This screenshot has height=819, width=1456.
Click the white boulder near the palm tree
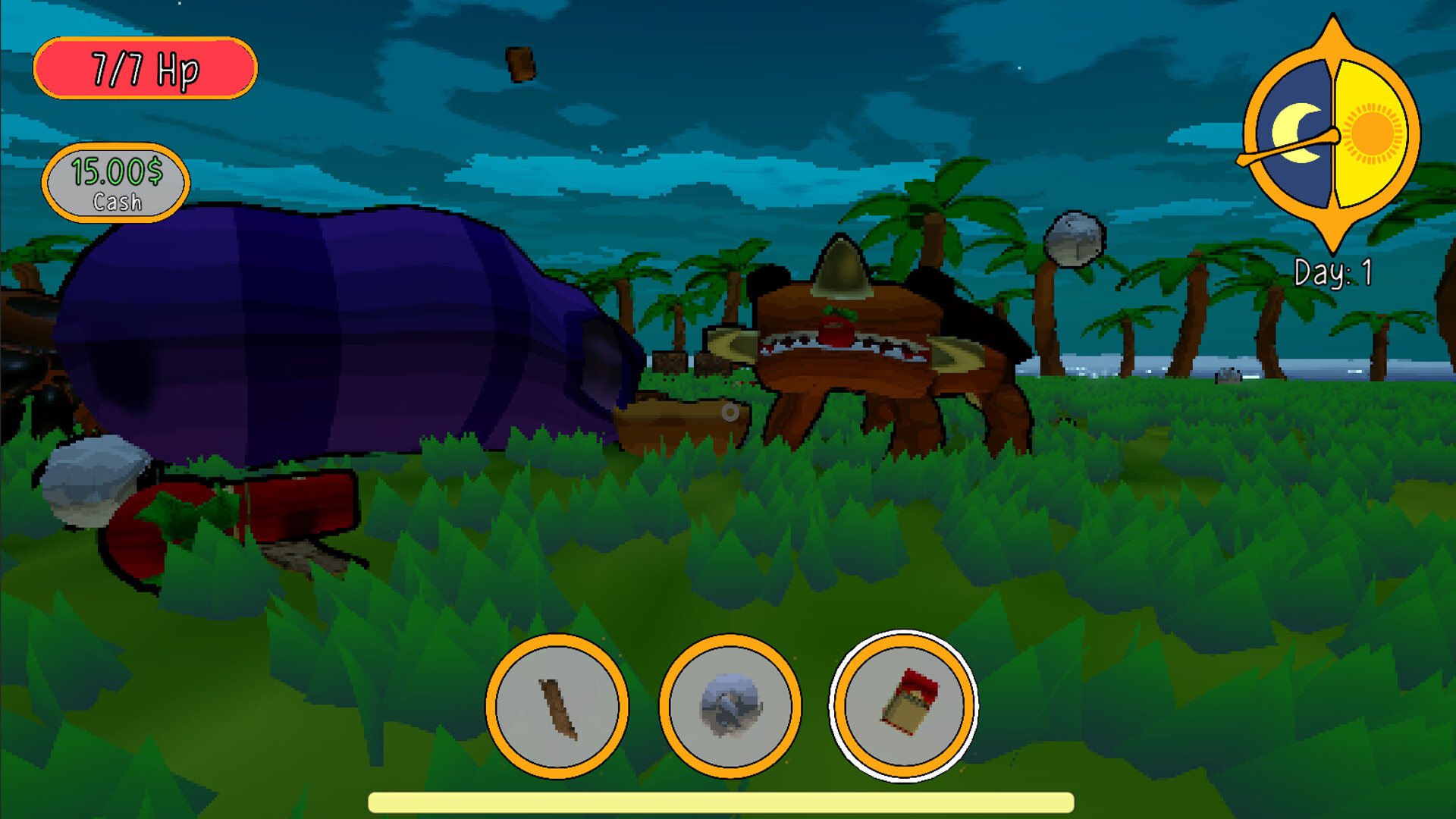click(x=1074, y=239)
